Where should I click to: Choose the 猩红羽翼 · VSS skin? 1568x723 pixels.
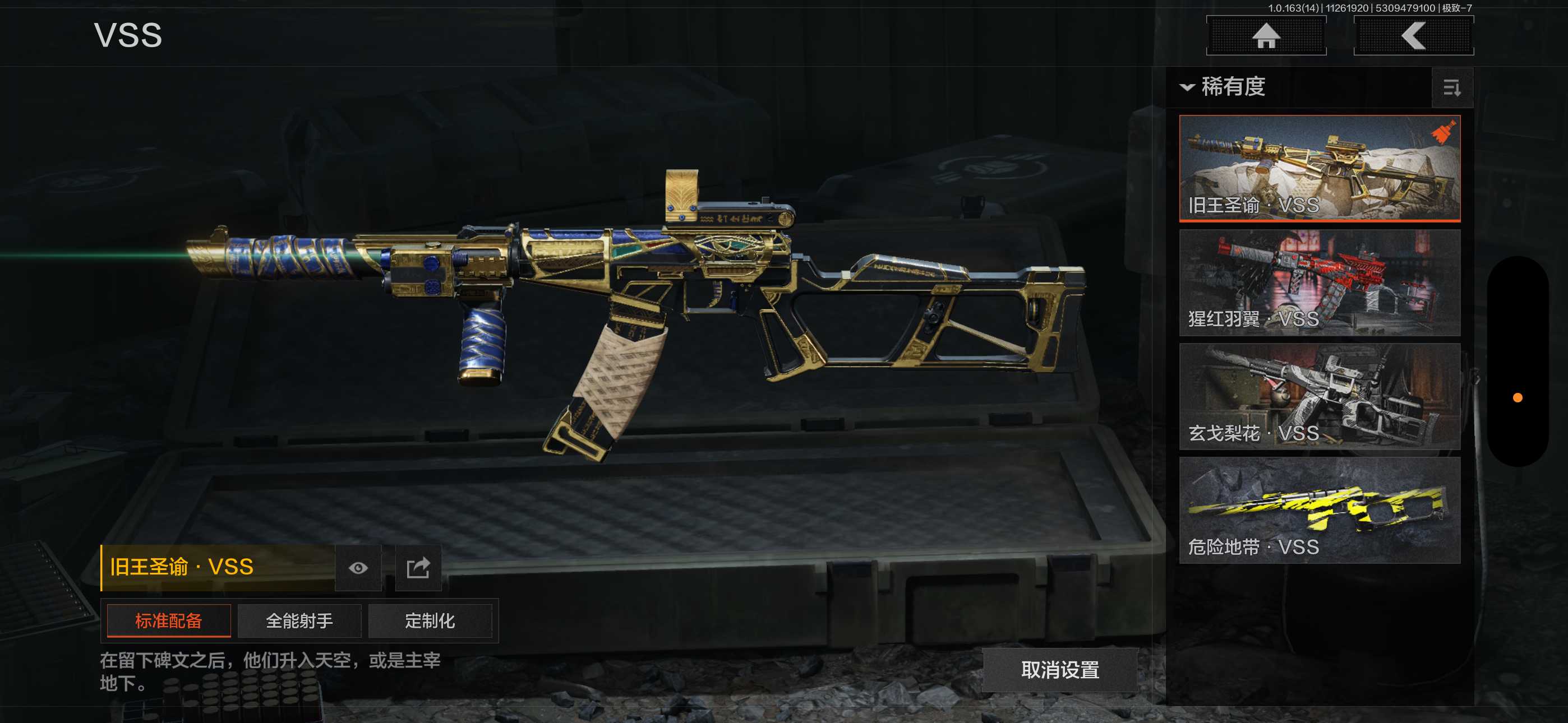[1319, 282]
